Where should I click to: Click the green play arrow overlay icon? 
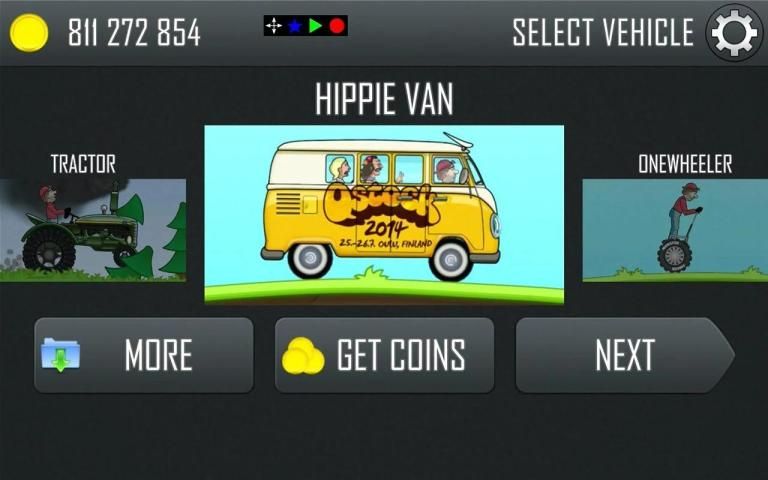[316, 26]
